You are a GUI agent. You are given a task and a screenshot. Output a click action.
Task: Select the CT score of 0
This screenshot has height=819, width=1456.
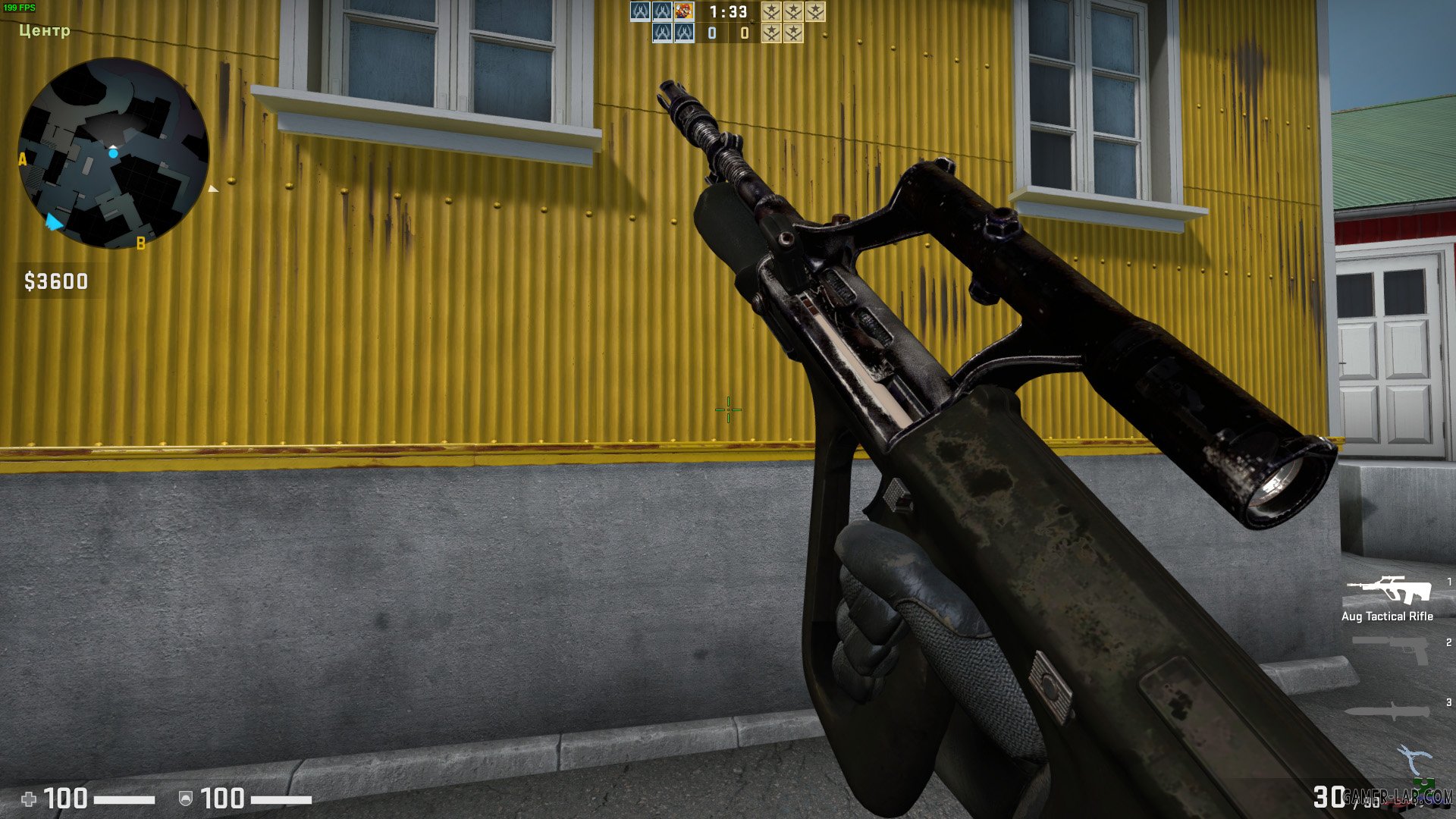pos(711,34)
